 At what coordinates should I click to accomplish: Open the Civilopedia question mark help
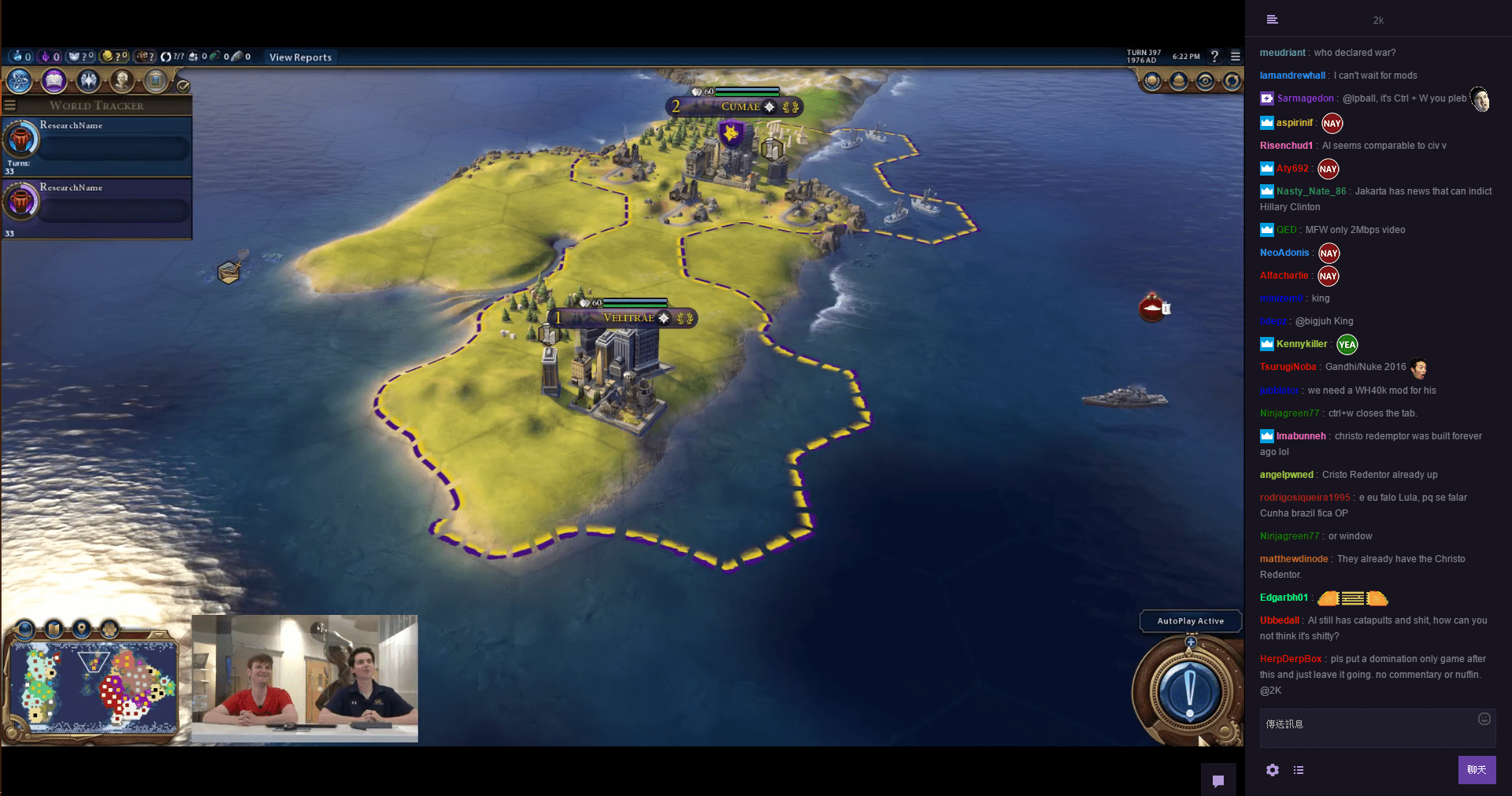tap(1214, 57)
